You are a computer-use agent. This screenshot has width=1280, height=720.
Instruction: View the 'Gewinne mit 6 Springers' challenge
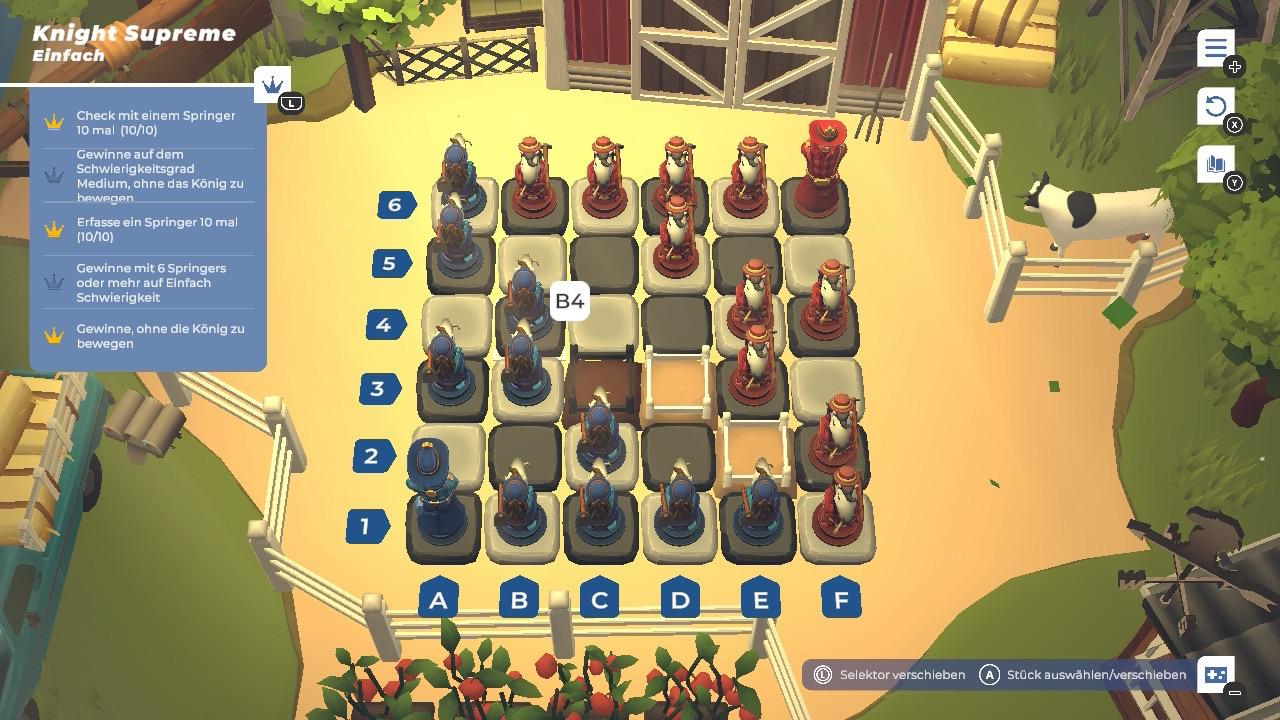[x=150, y=283]
